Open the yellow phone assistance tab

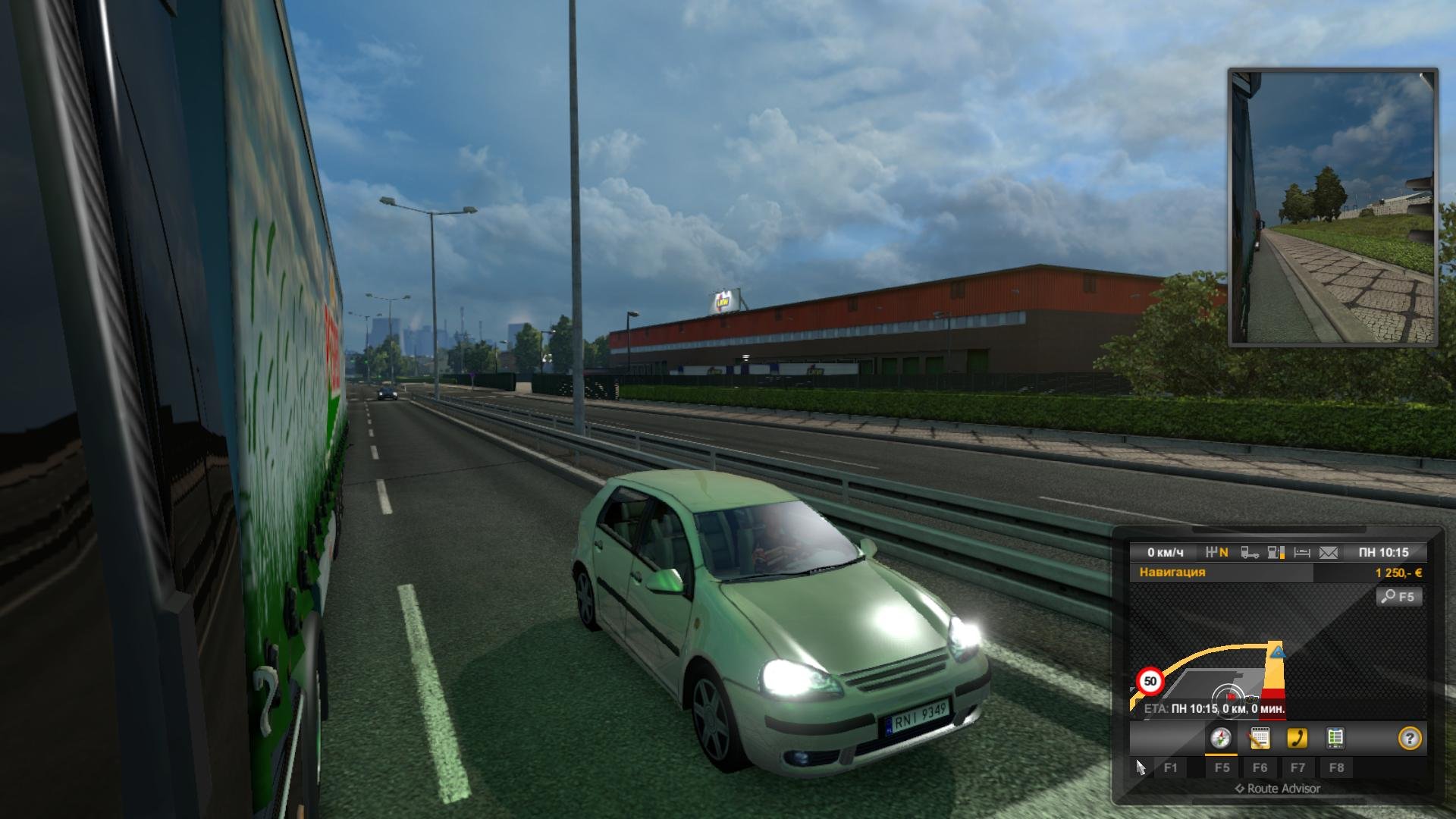pos(1298,739)
